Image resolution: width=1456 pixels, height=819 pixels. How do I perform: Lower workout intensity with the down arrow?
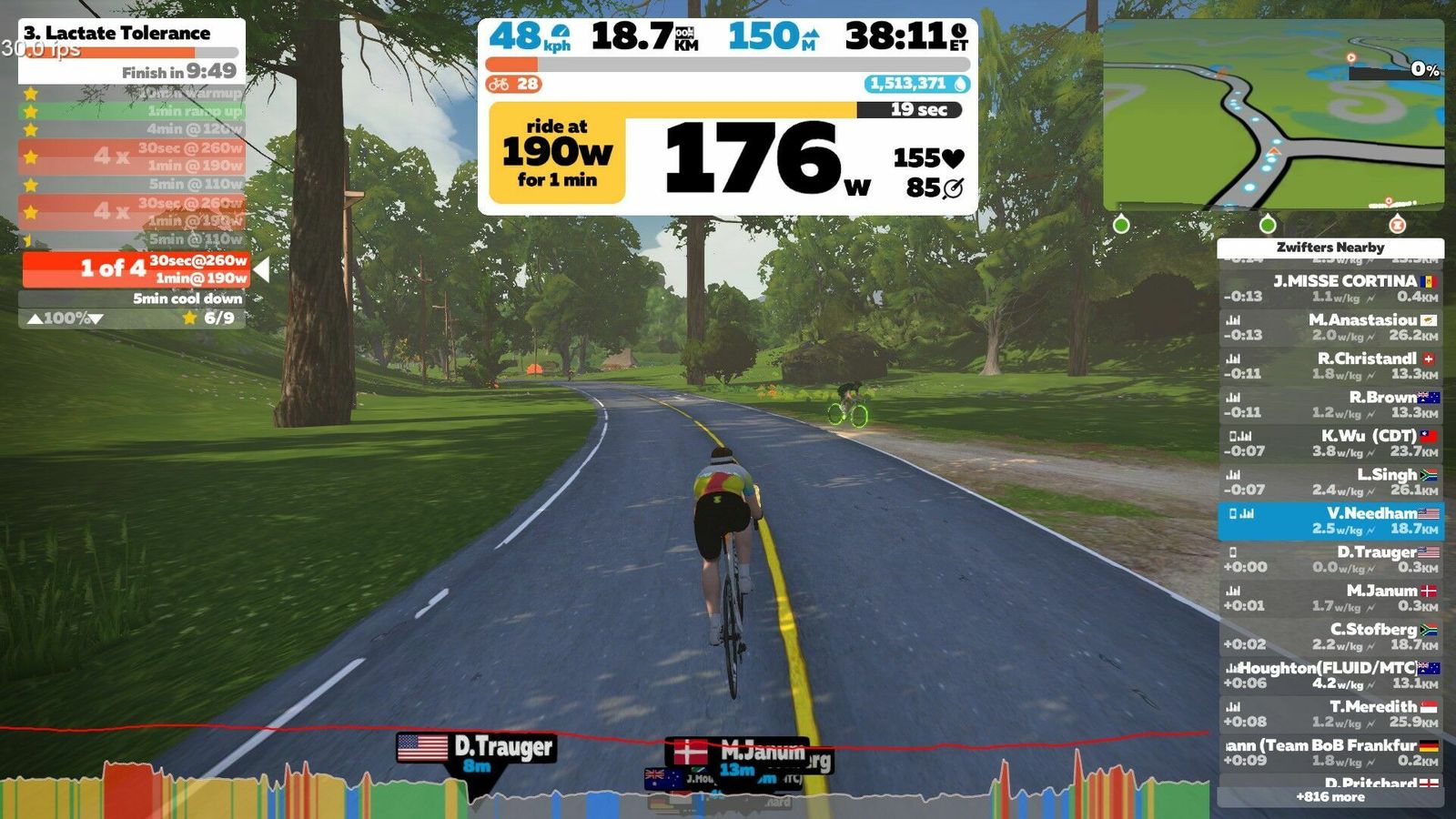pos(96,318)
